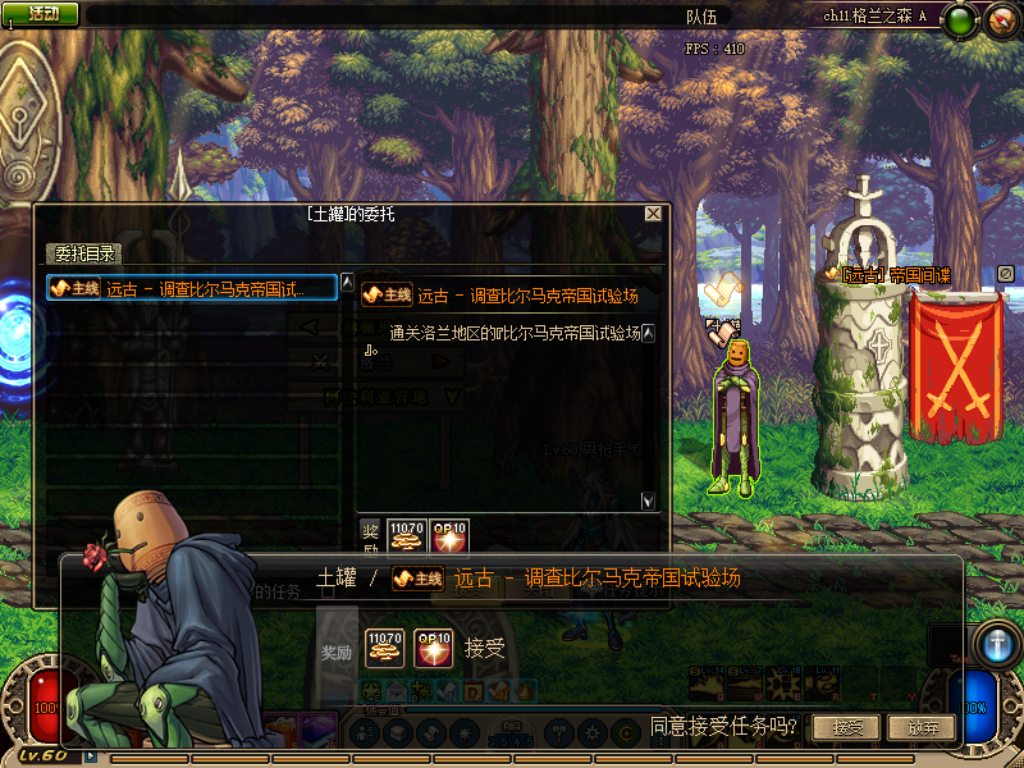
Task: Close the 土罐 commission window
Action: [653, 214]
